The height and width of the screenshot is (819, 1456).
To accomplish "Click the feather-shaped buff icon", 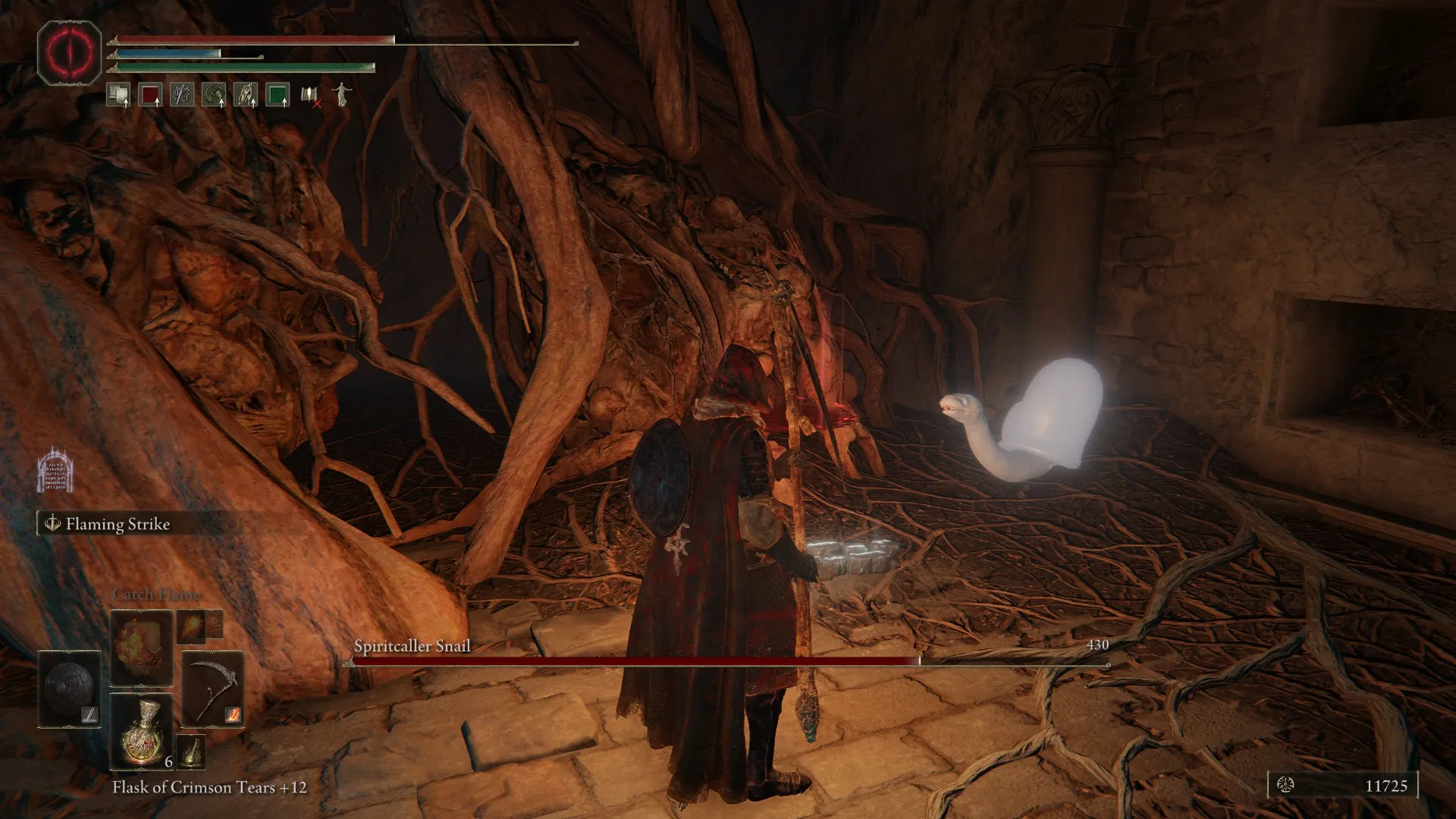I will [246, 96].
